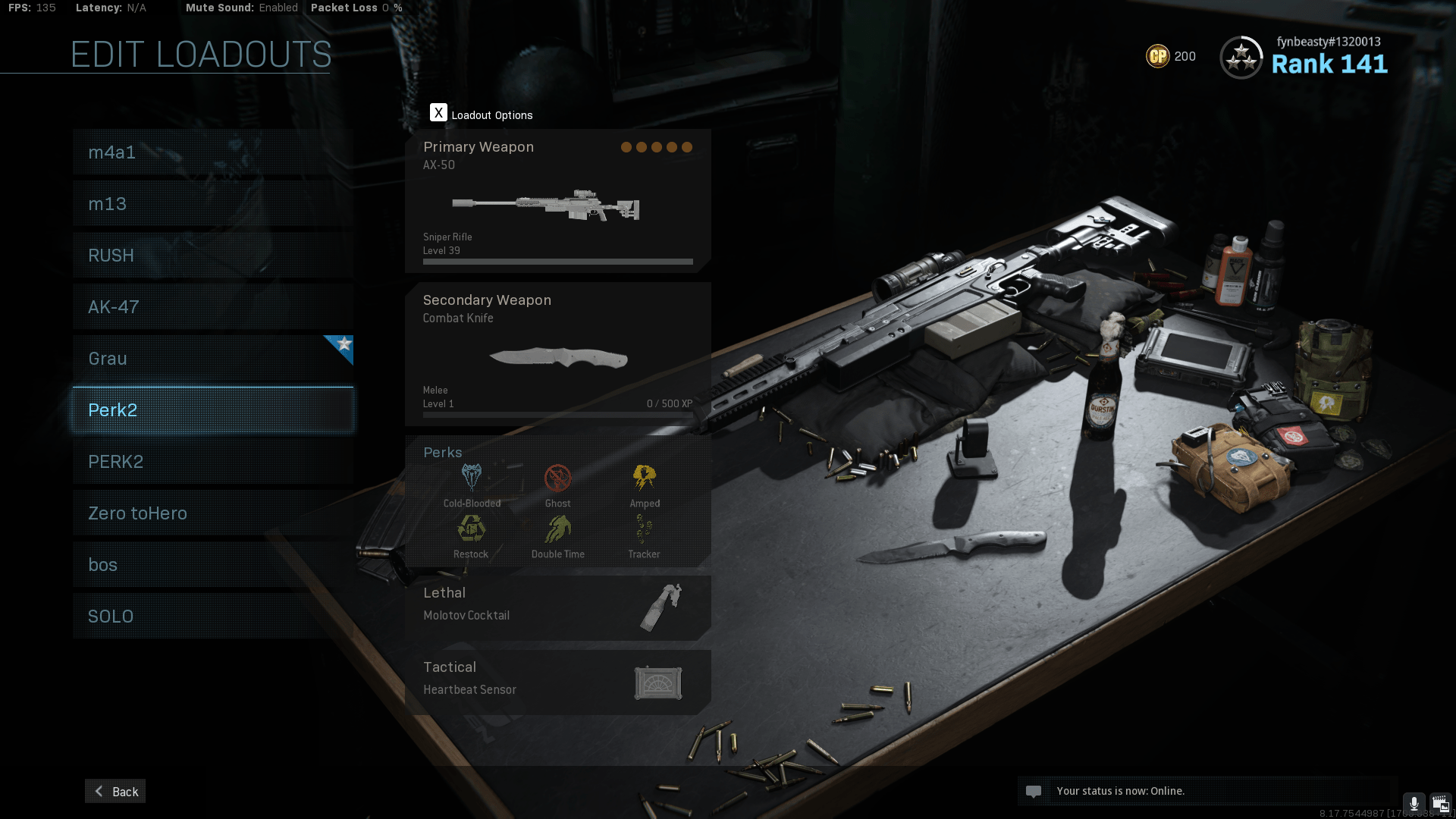Select the Amped perk icon
Screen dimensions: 1456x819
pos(645,476)
